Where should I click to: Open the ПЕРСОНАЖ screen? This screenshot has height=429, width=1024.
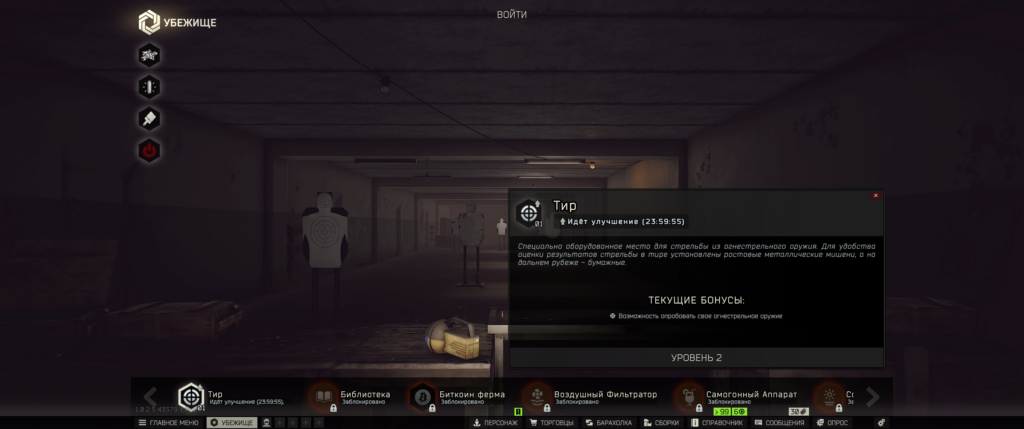(496, 423)
